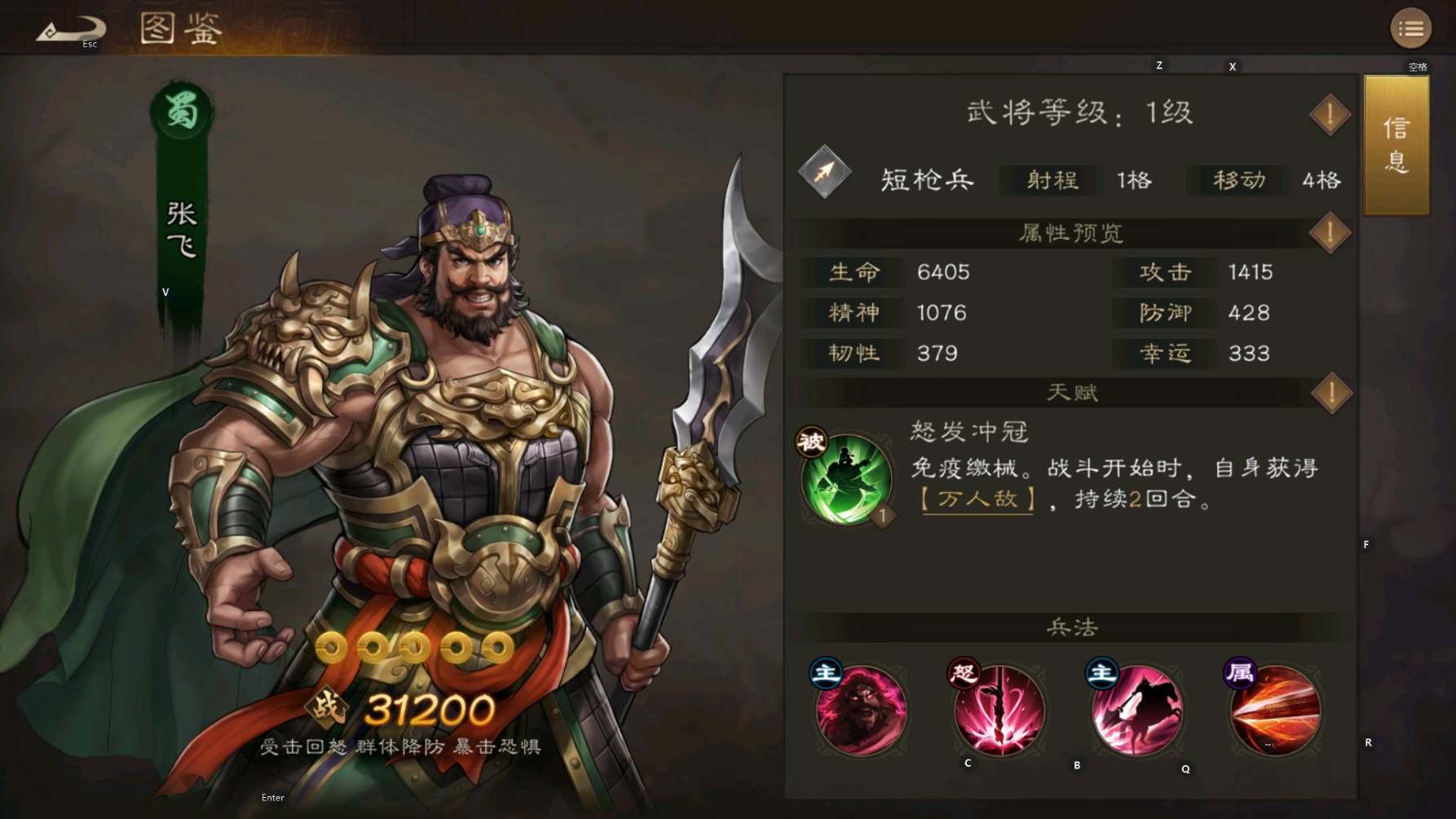1456x819 pixels.
Task: Select the 短枪兵 weapon type icon
Action: [825, 174]
